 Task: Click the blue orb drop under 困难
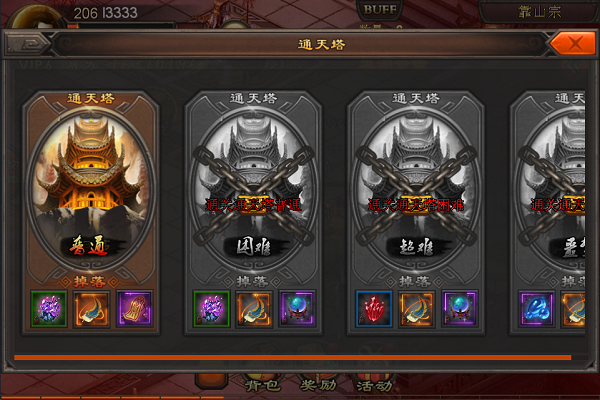[297, 307]
